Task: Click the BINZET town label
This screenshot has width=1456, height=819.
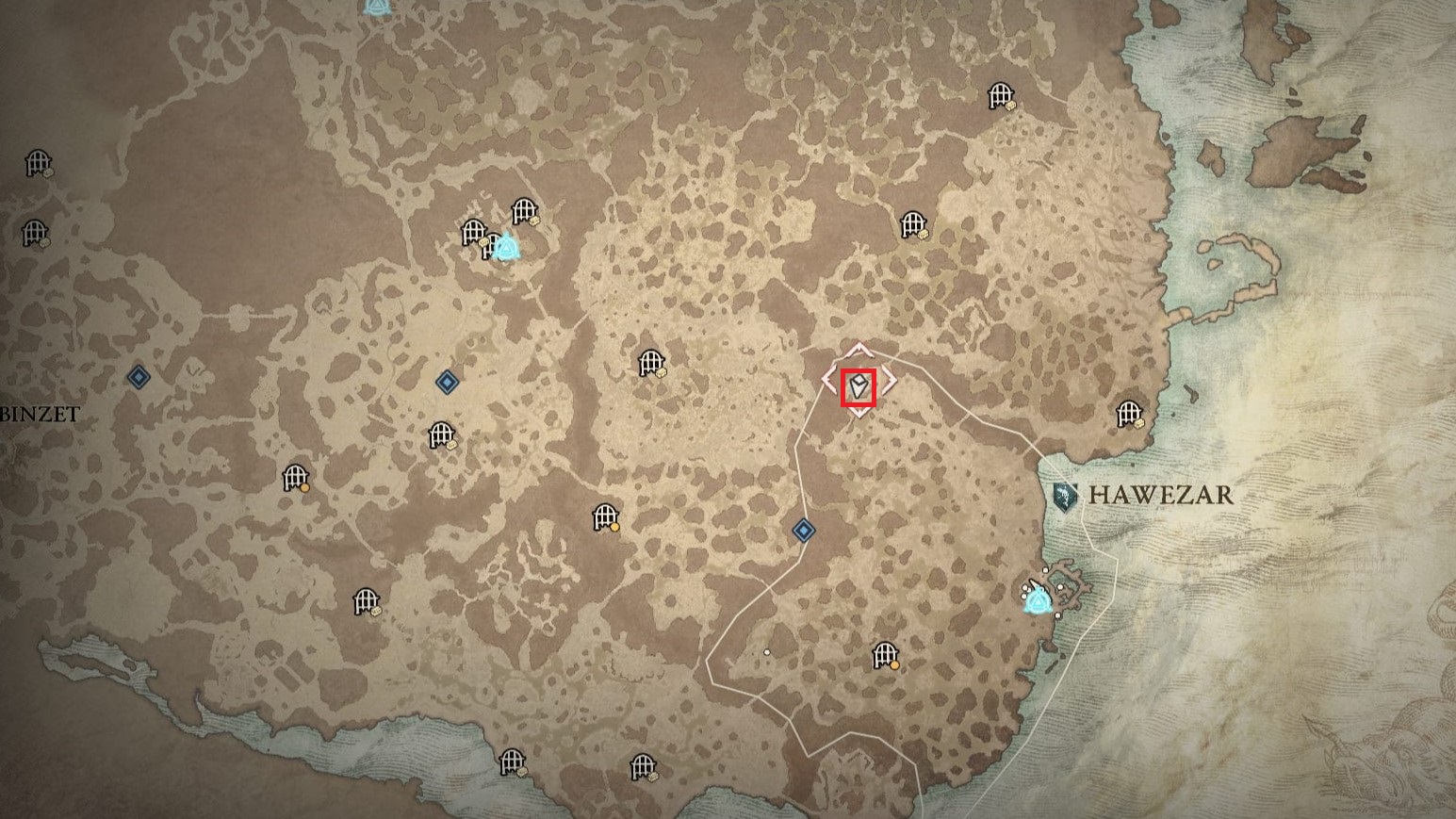Action: (40, 415)
